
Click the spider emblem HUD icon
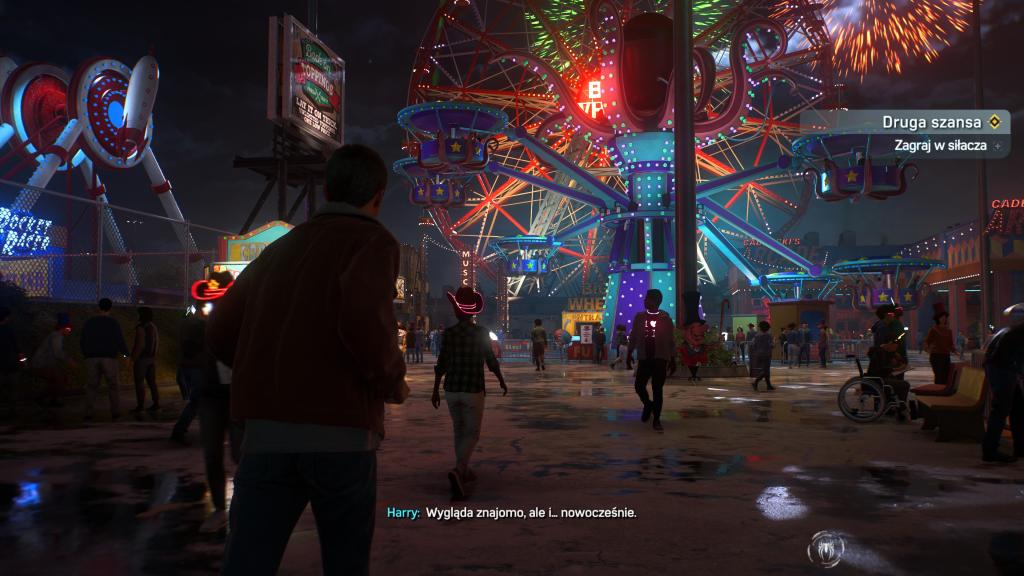[828, 548]
